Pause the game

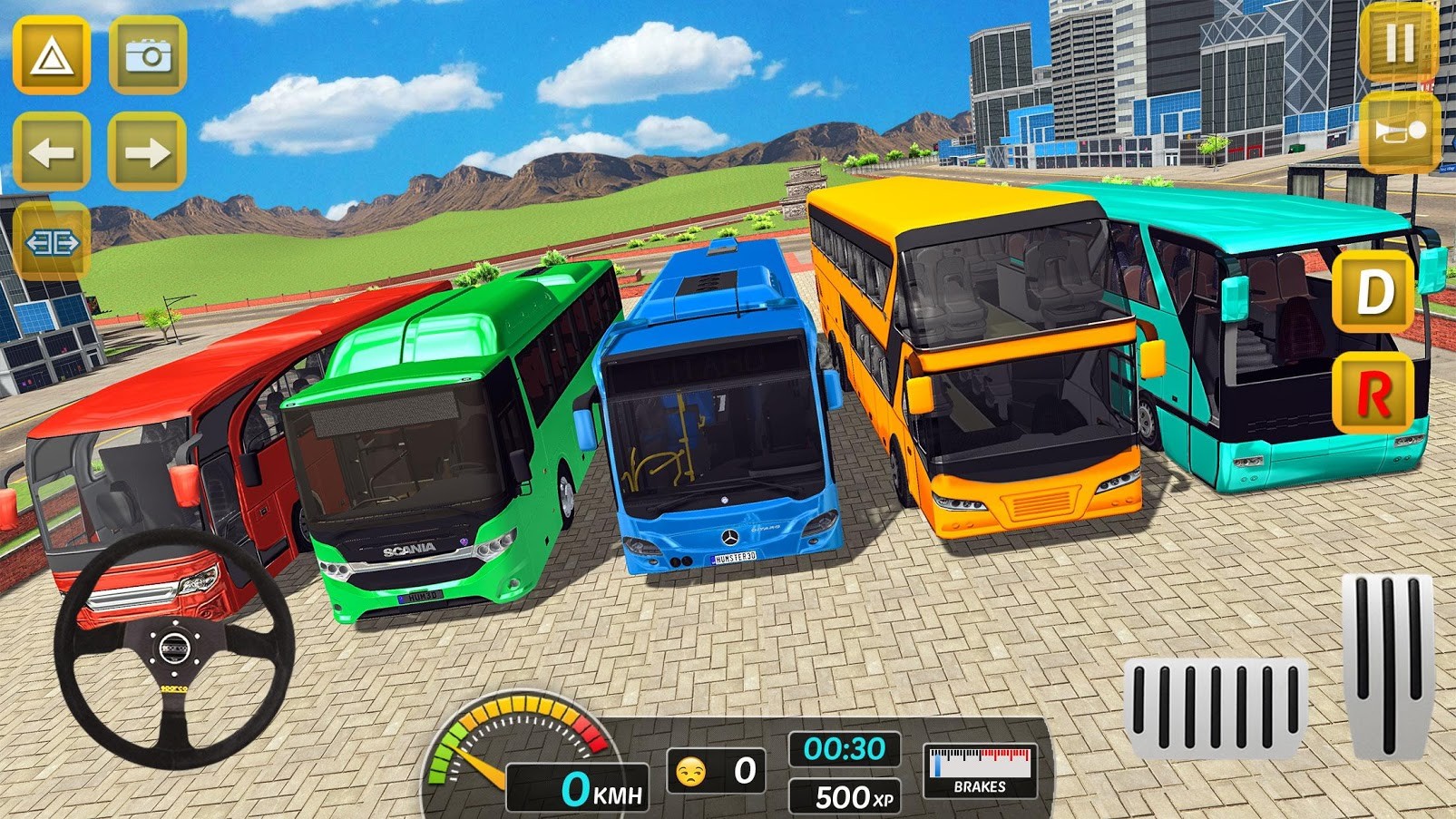[x=1399, y=42]
